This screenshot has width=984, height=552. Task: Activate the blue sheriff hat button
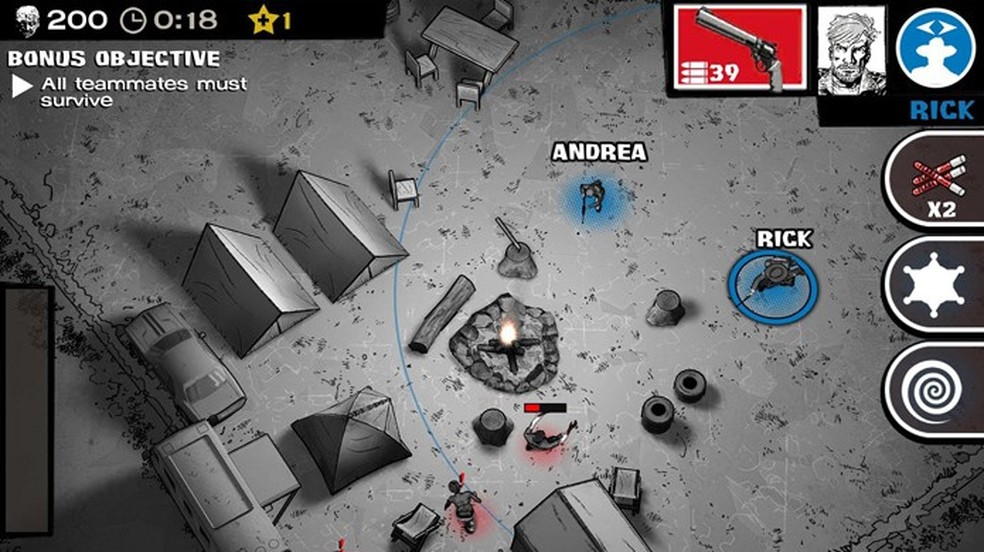pos(938,47)
